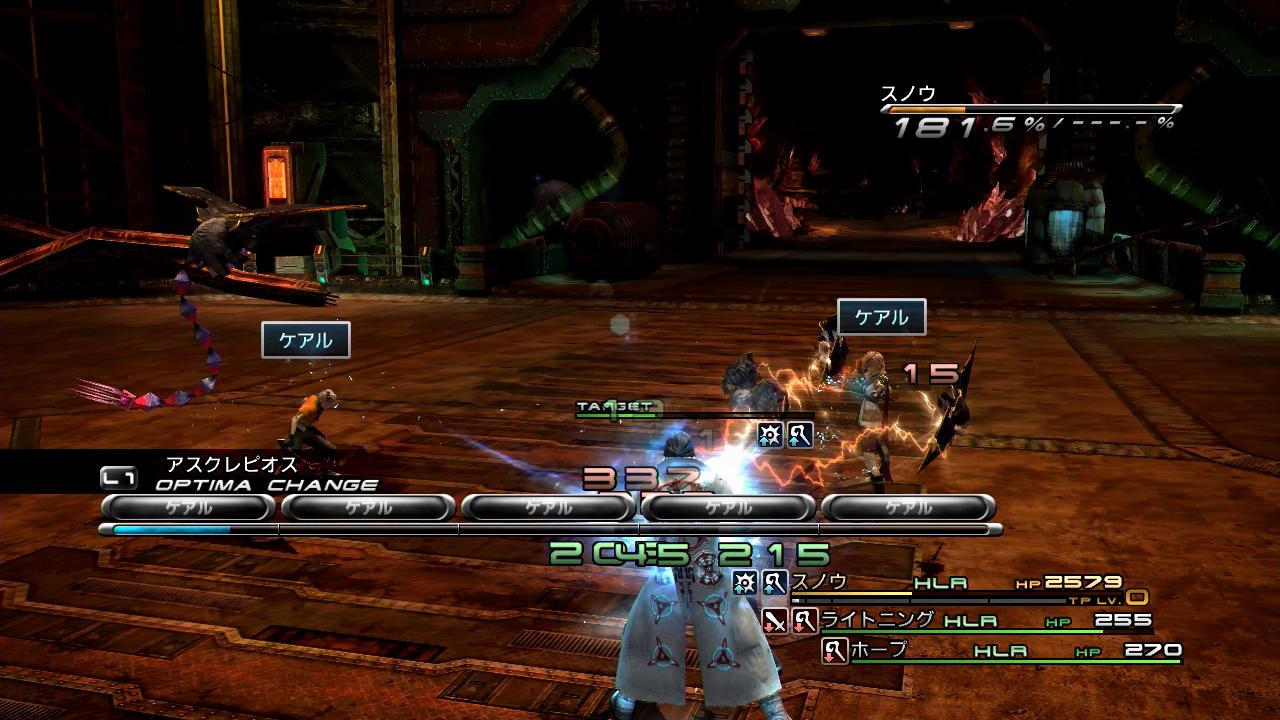The width and height of the screenshot is (1280, 720).
Task: Click Lightning's sword debuff status icon
Action: pyautogui.click(x=775, y=621)
